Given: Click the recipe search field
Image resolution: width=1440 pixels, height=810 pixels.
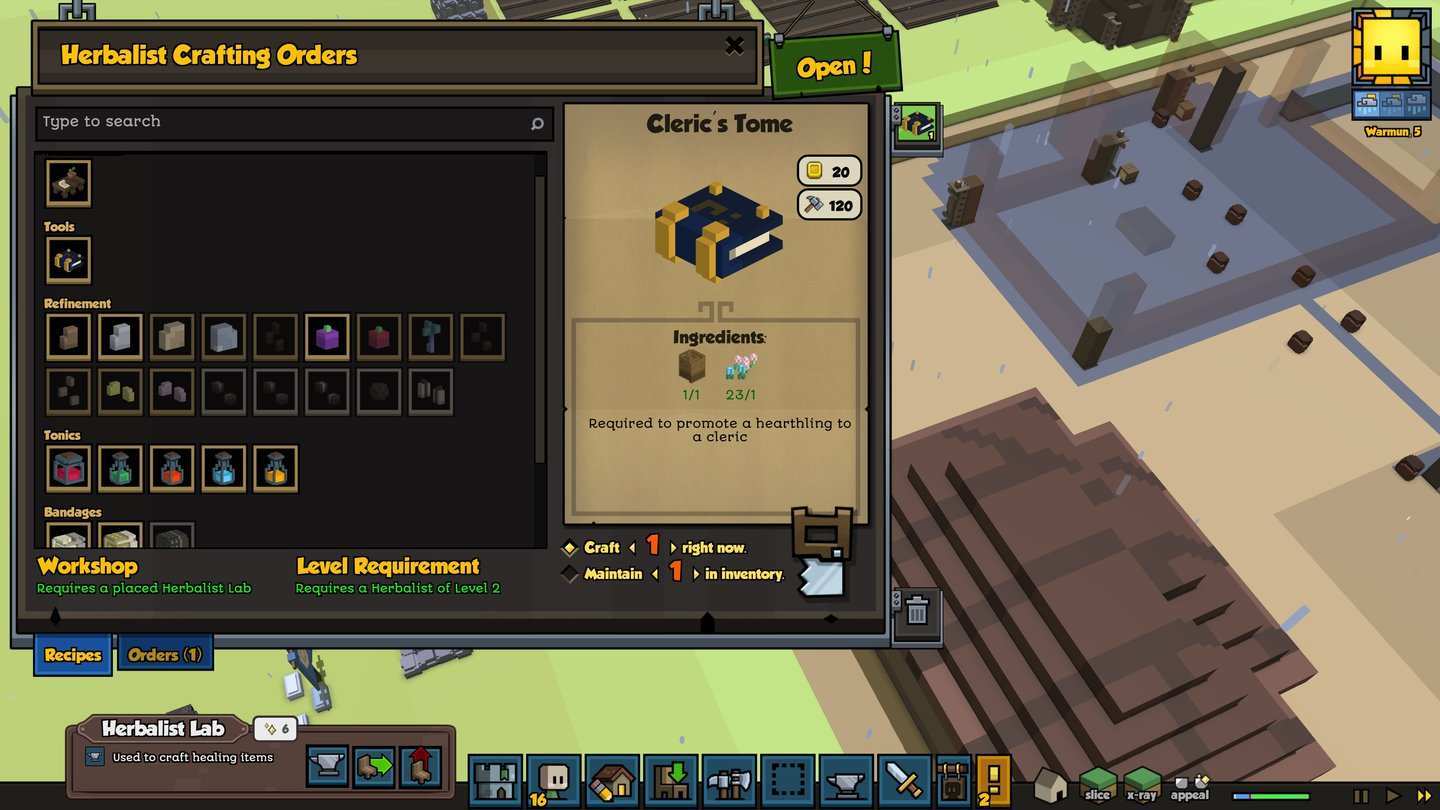Looking at the screenshot, I should coord(285,122).
